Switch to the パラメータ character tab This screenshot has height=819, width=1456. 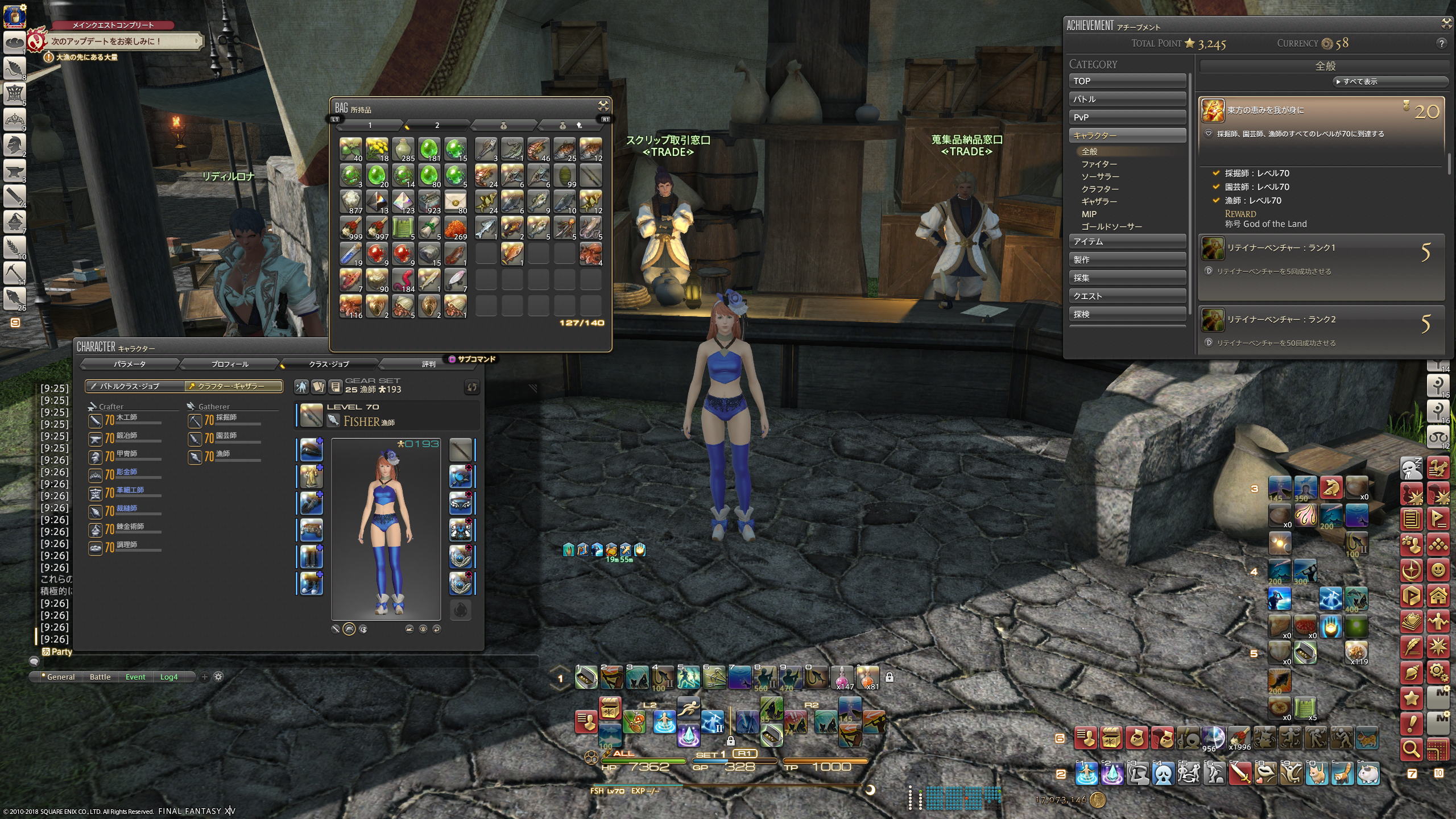tap(130, 364)
